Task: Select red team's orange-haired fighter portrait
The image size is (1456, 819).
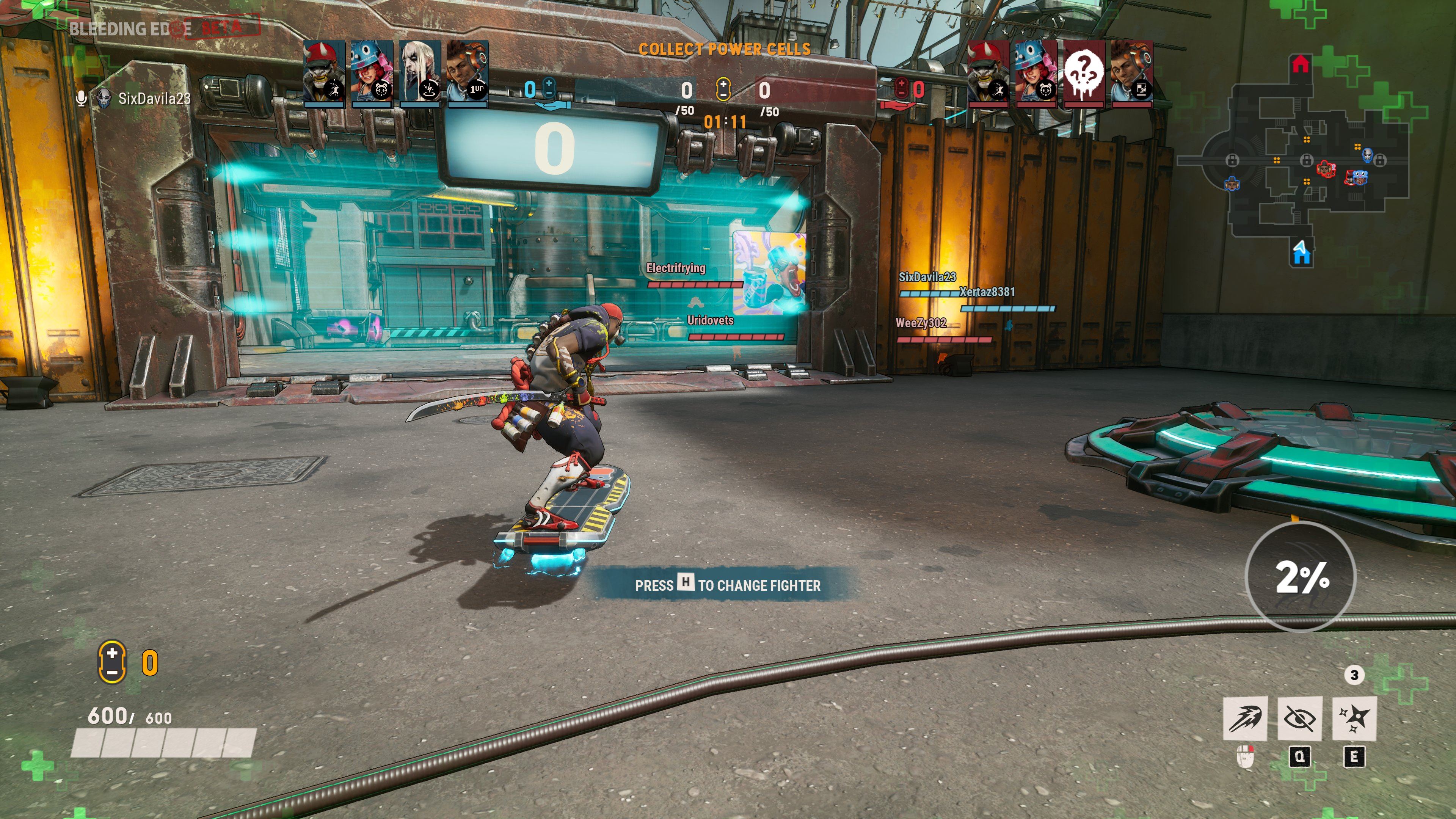Action: [1131, 72]
